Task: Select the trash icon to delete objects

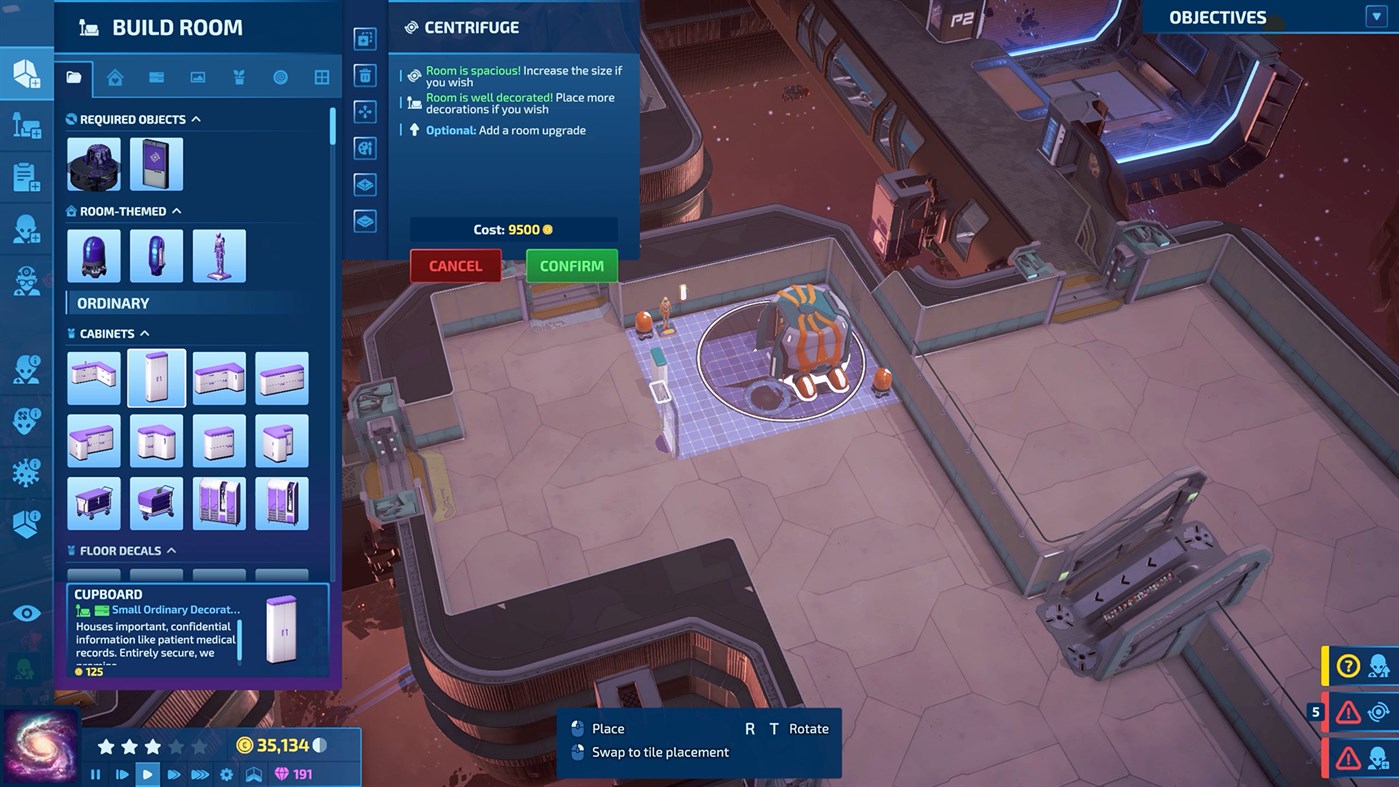Action: point(364,75)
